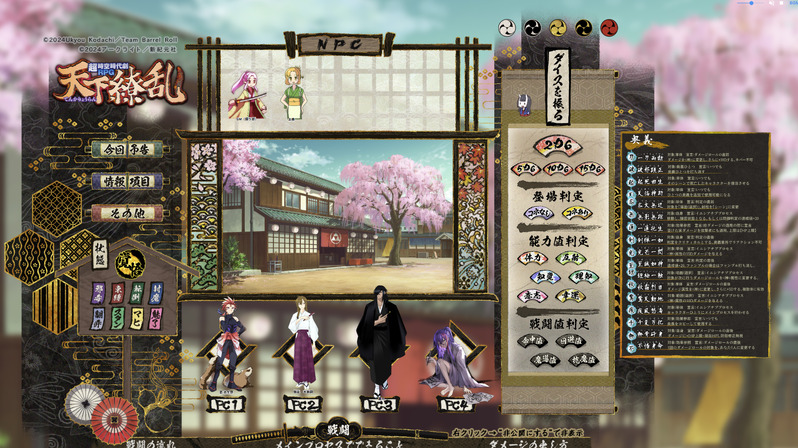Click the white tomoe crest icon
The width and height of the screenshot is (798, 448).
tap(507, 27)
